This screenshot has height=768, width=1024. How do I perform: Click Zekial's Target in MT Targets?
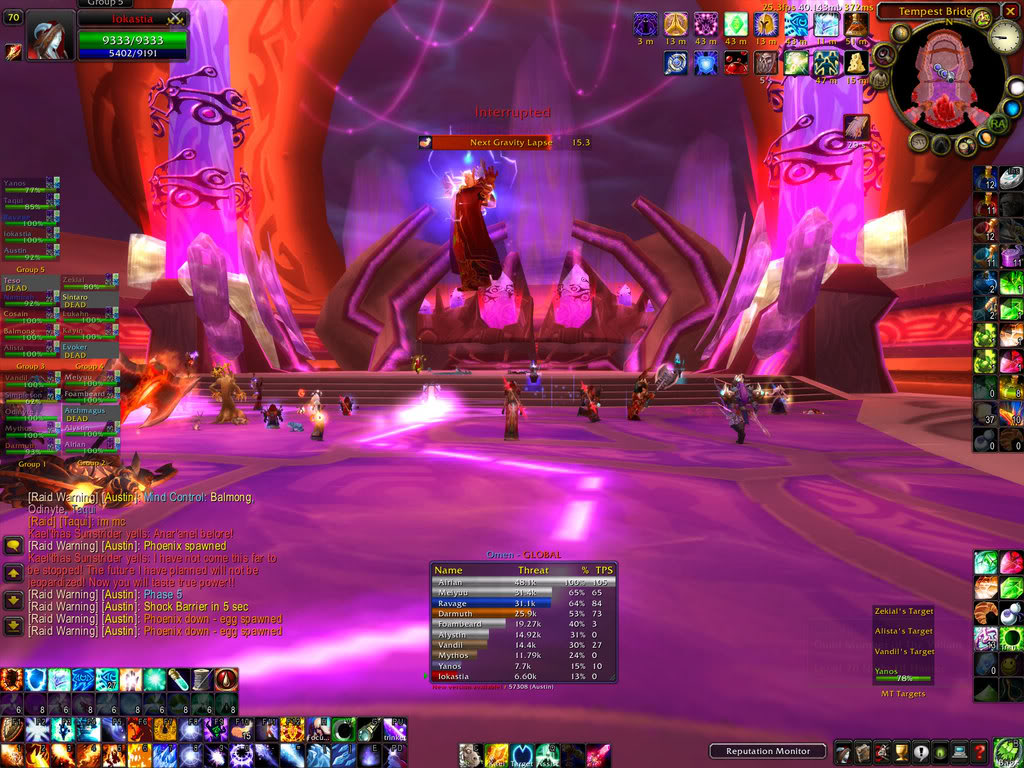(902, 611)
